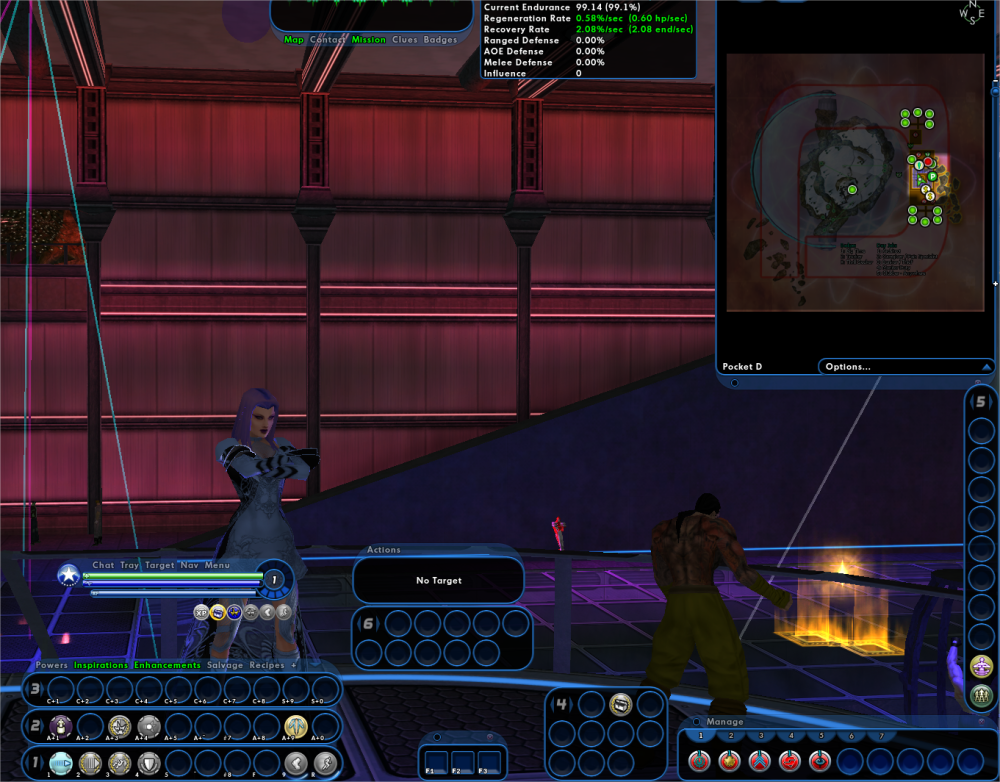Switch to the Recipes tab
Screen dimensions: 1000x782
(x=267, y=665)
